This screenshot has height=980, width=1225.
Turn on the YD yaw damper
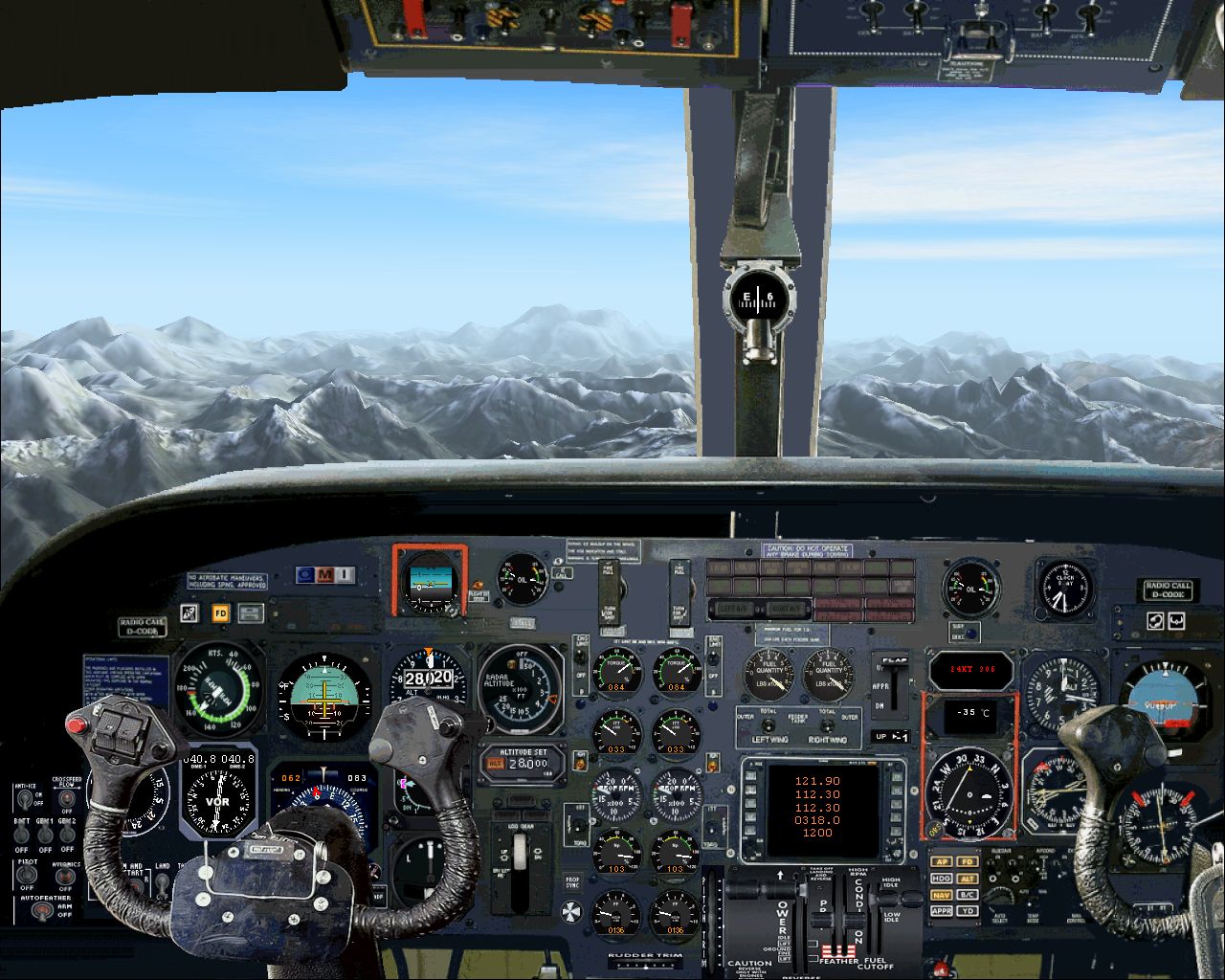(x=966, y=910)
